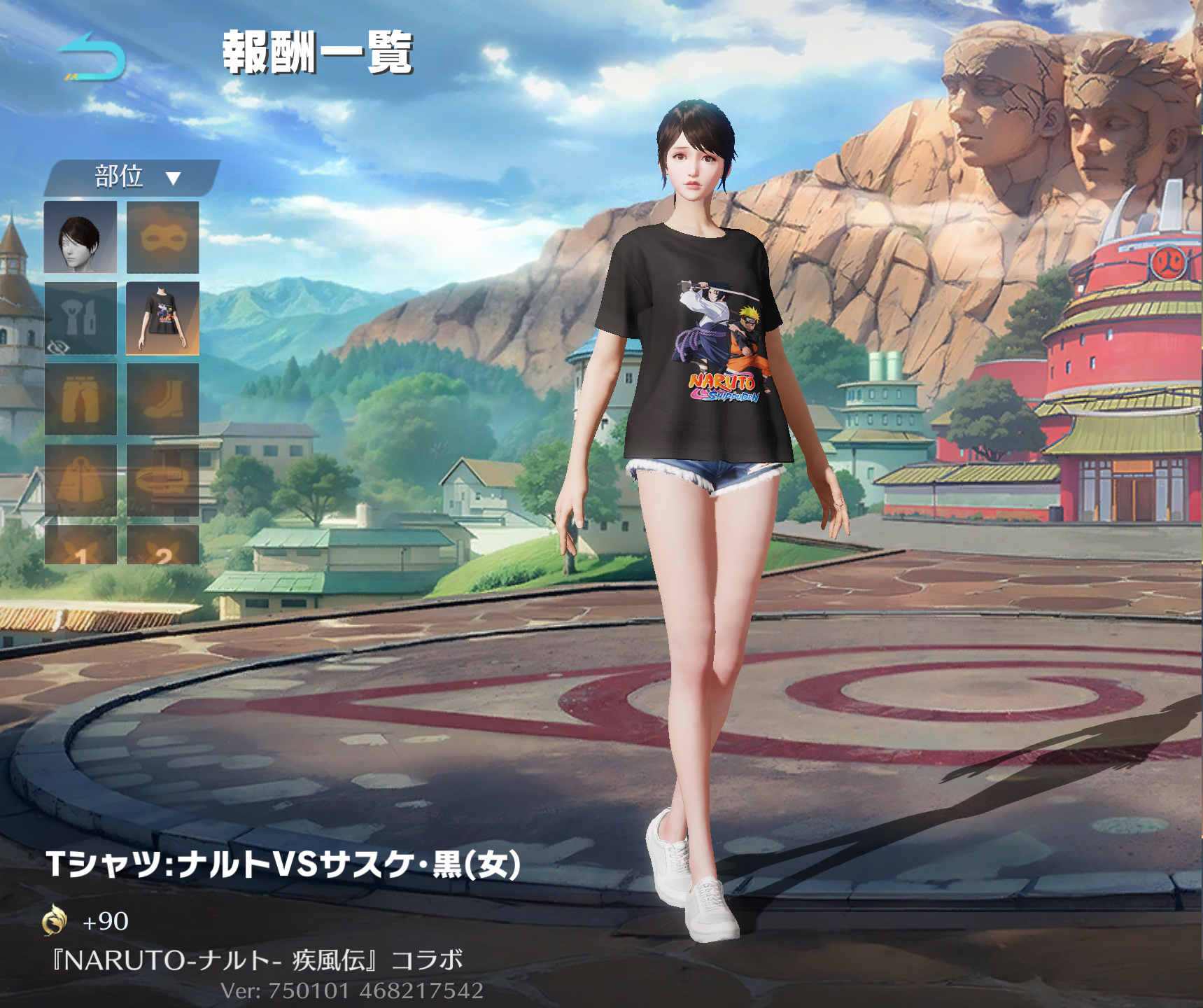Select the boots equipment slot
Viewport: 1203px width, 1008px height.
pos(162,400)
